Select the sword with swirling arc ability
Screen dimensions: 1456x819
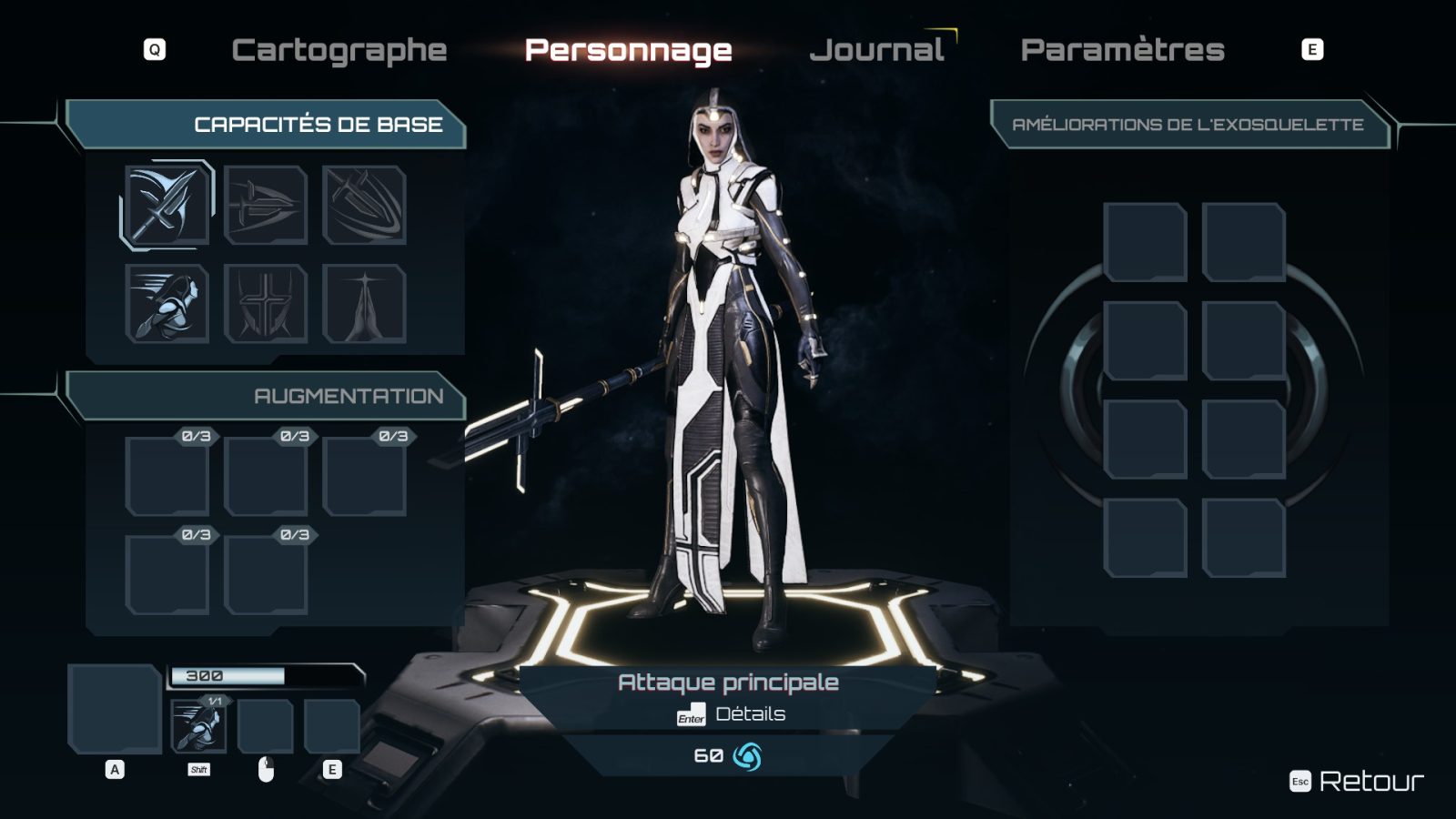point(364,205)
